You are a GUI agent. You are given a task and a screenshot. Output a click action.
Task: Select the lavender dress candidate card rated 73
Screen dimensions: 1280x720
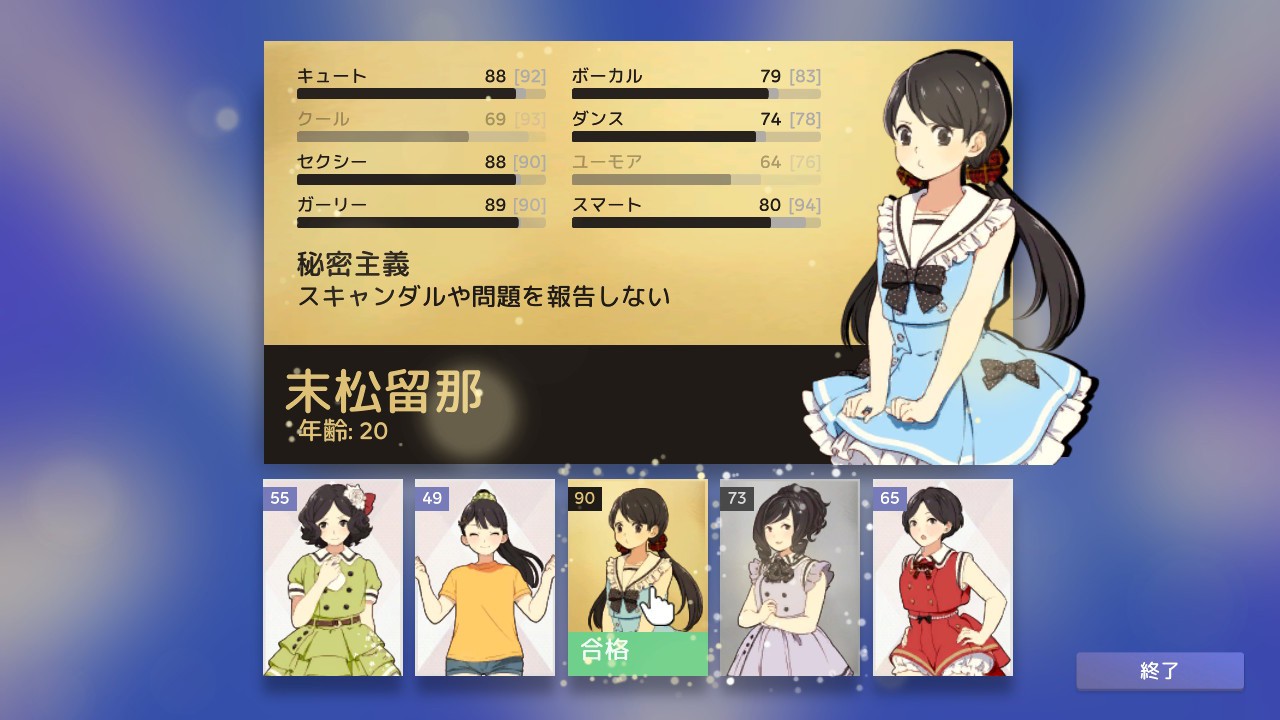pyautogui.click(x=790, y=578)
